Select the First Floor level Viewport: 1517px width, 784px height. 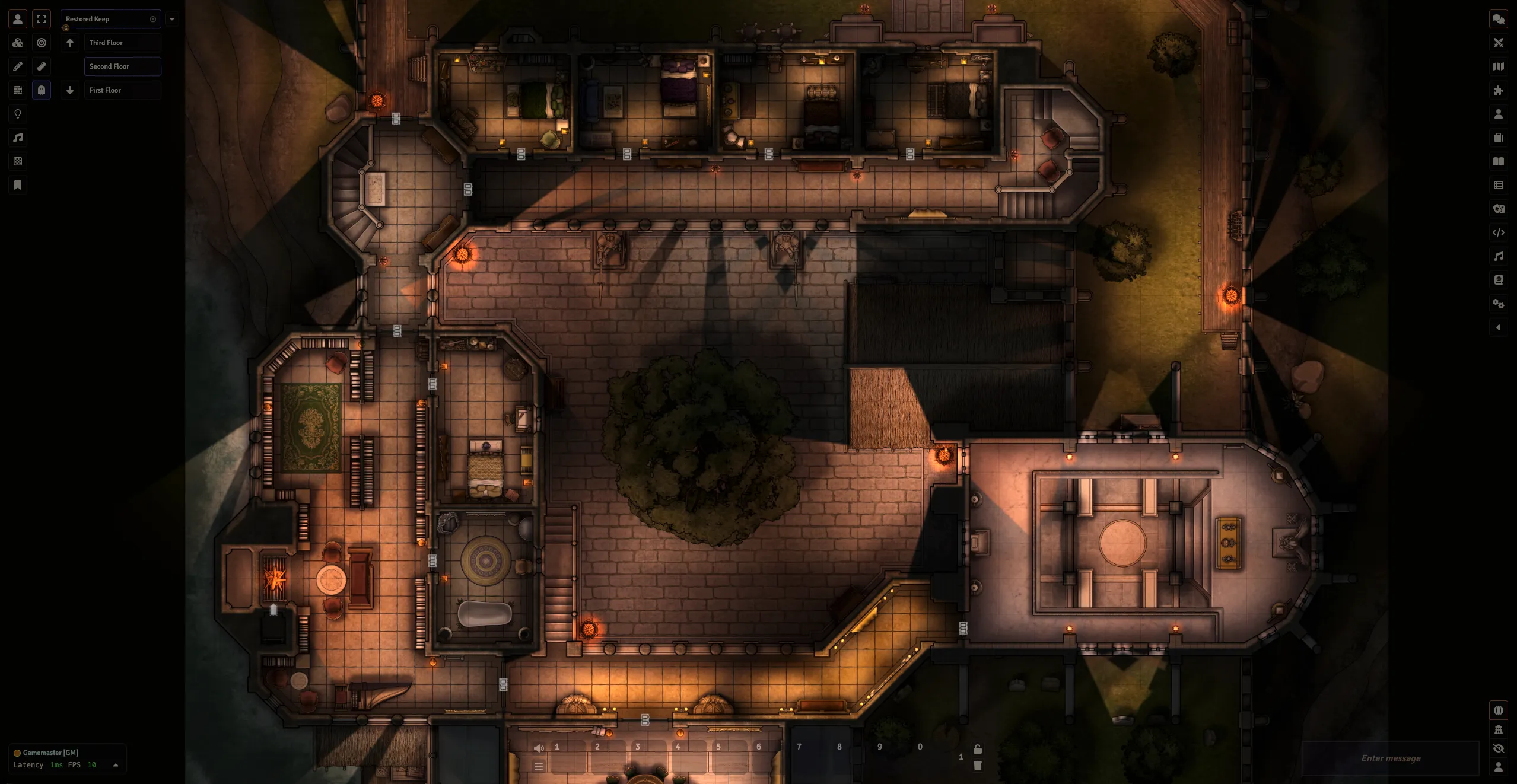coord(122,90)
